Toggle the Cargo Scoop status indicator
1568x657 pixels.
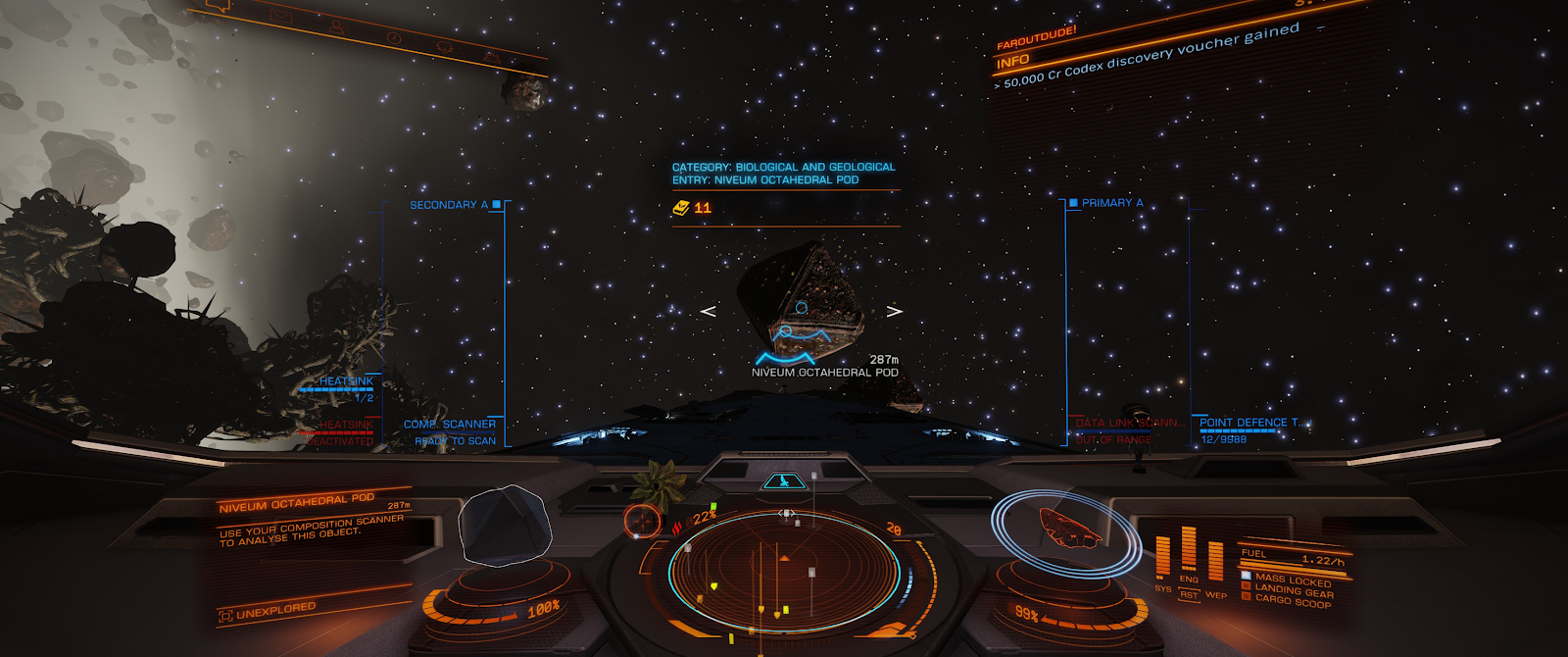tap(1292, 601)
